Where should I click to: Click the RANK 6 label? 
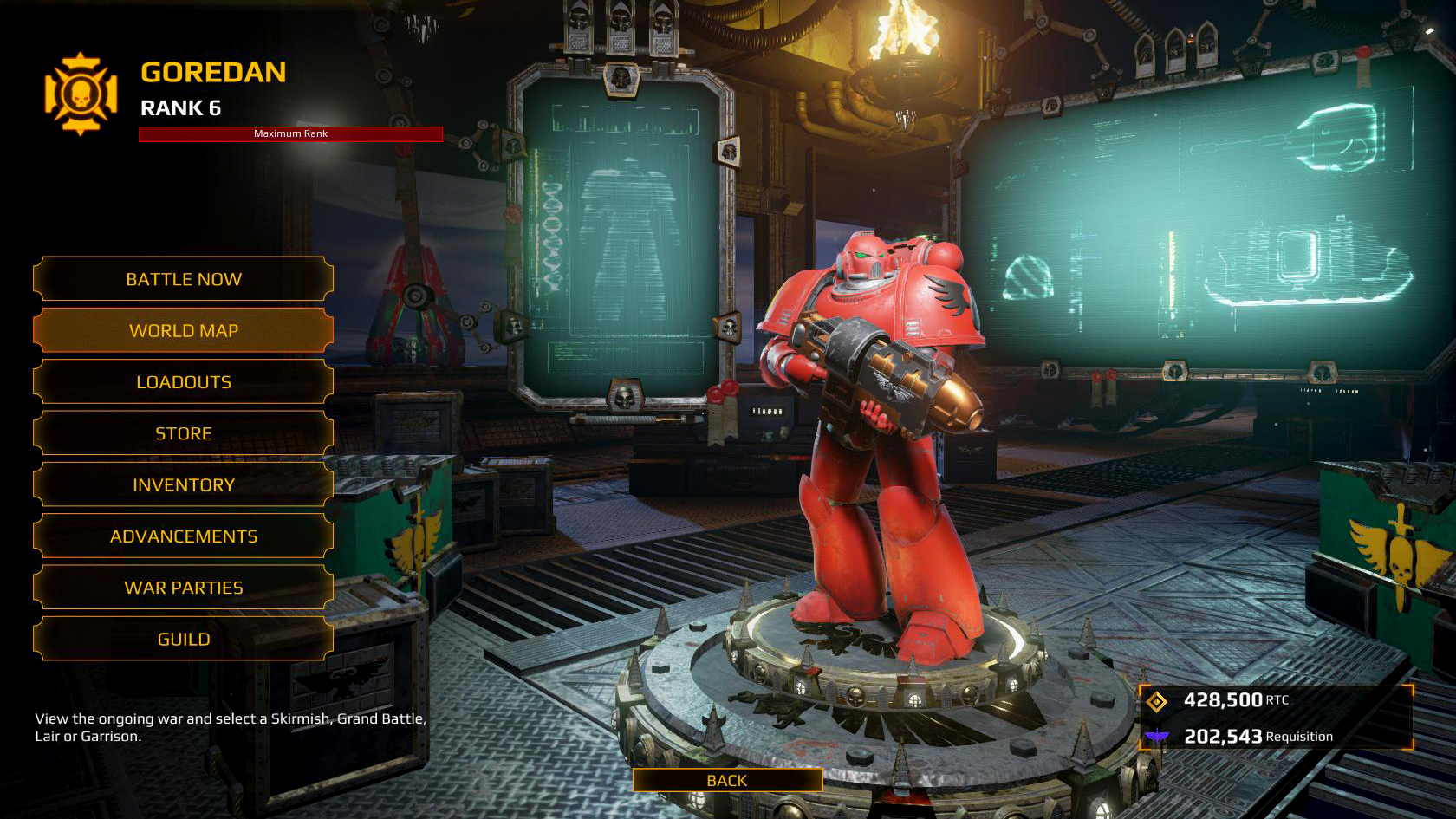click(181, 109)
